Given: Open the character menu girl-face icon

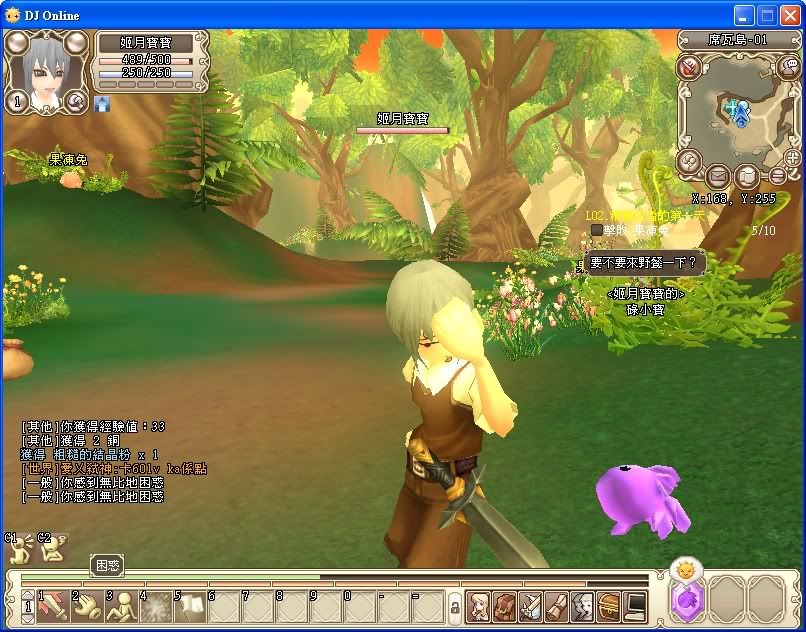Looking at the screenshot, I should [x=479, y=606].
